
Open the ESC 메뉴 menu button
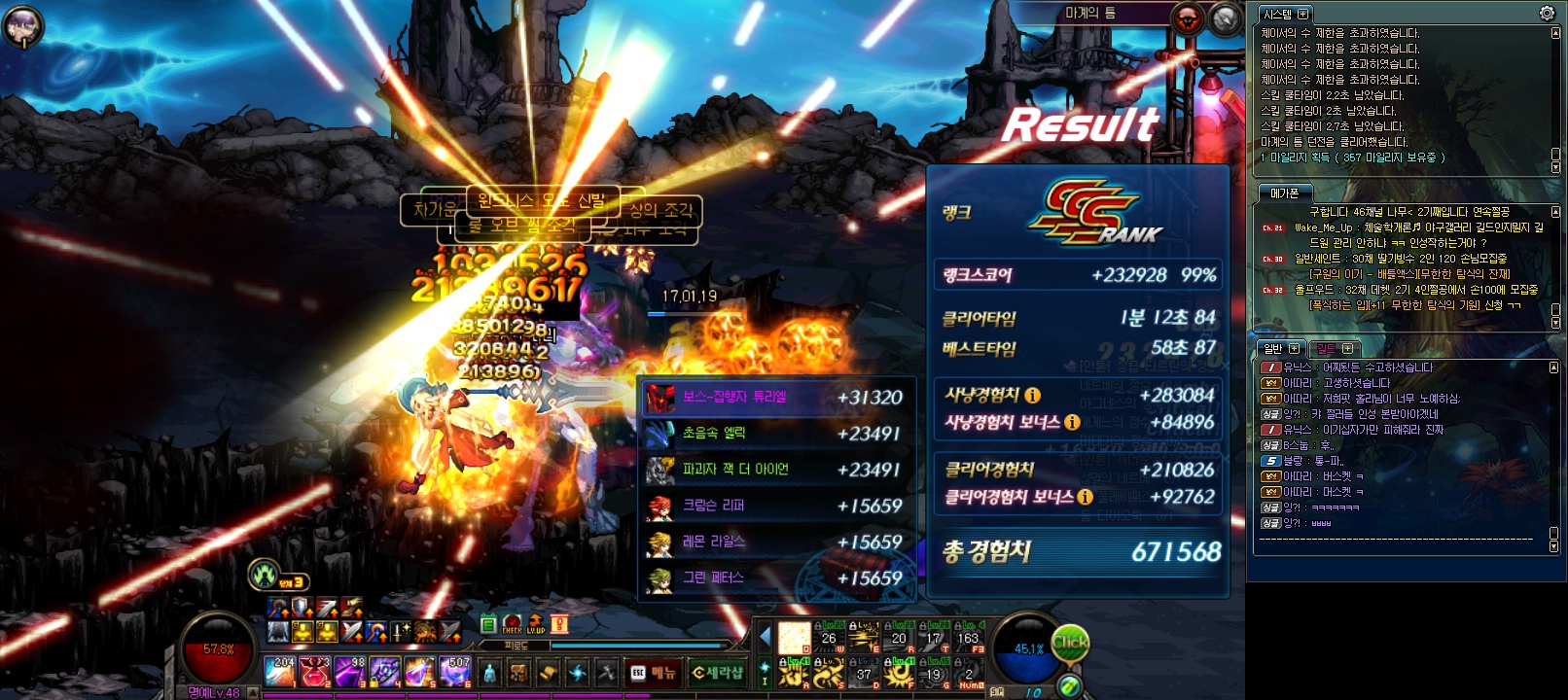pos(654,673)
